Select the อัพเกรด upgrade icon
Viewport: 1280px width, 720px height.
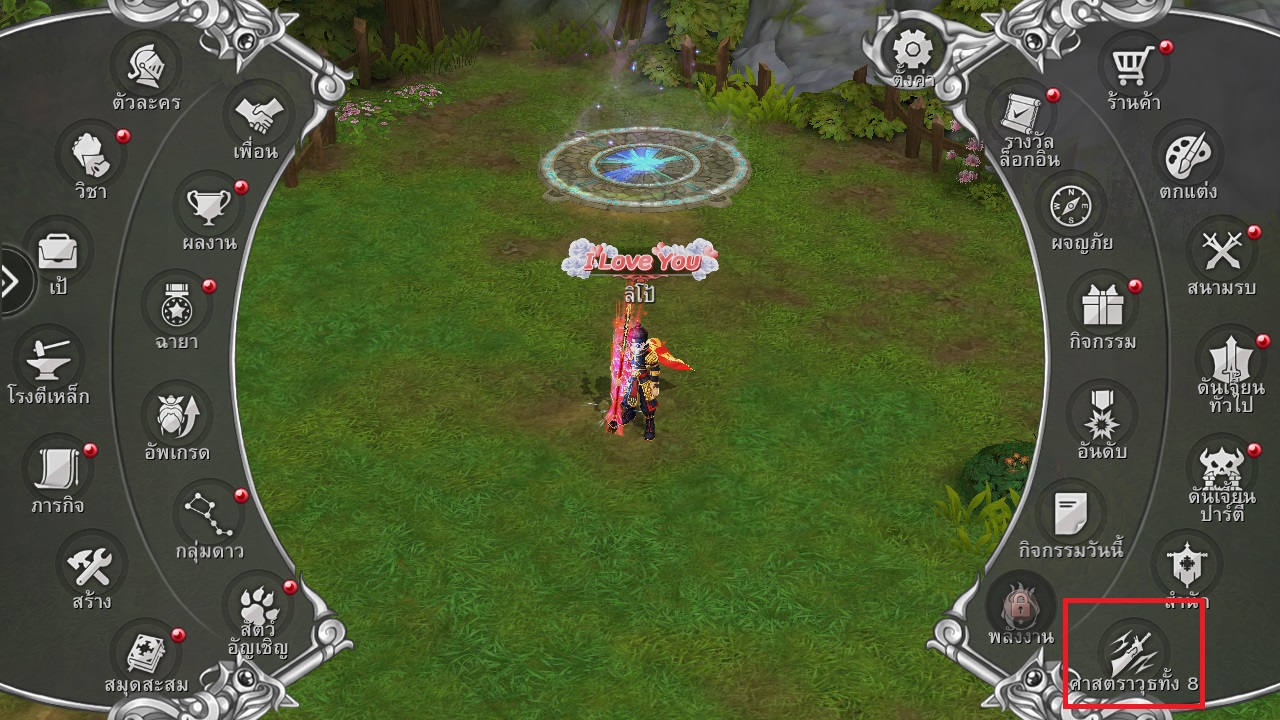(x=176, y=414)
